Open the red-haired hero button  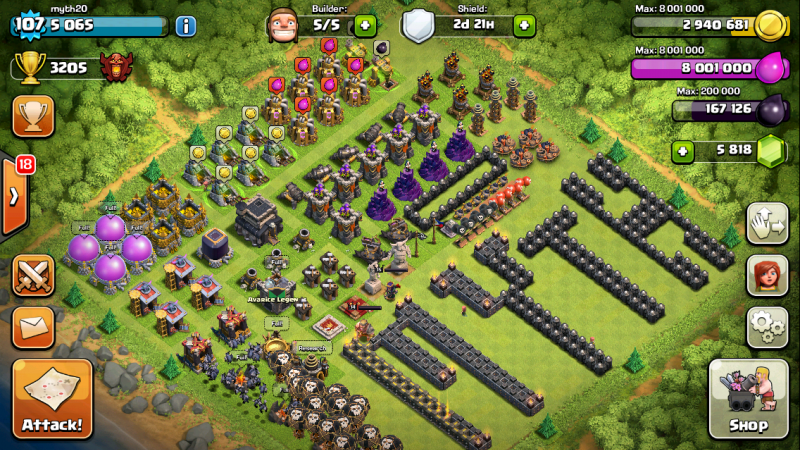pos(766,275)
